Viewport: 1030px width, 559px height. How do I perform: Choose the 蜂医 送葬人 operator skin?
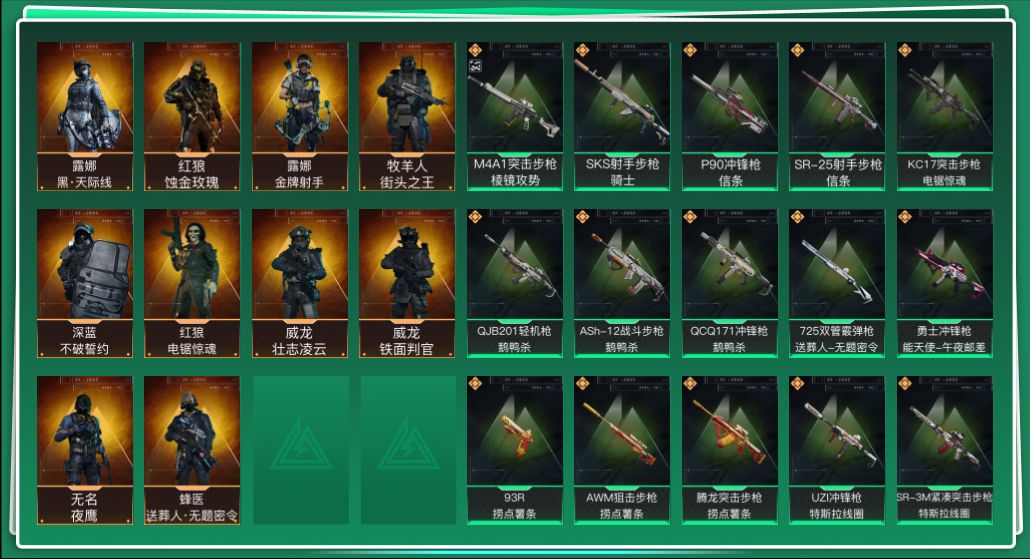(192, 450)
